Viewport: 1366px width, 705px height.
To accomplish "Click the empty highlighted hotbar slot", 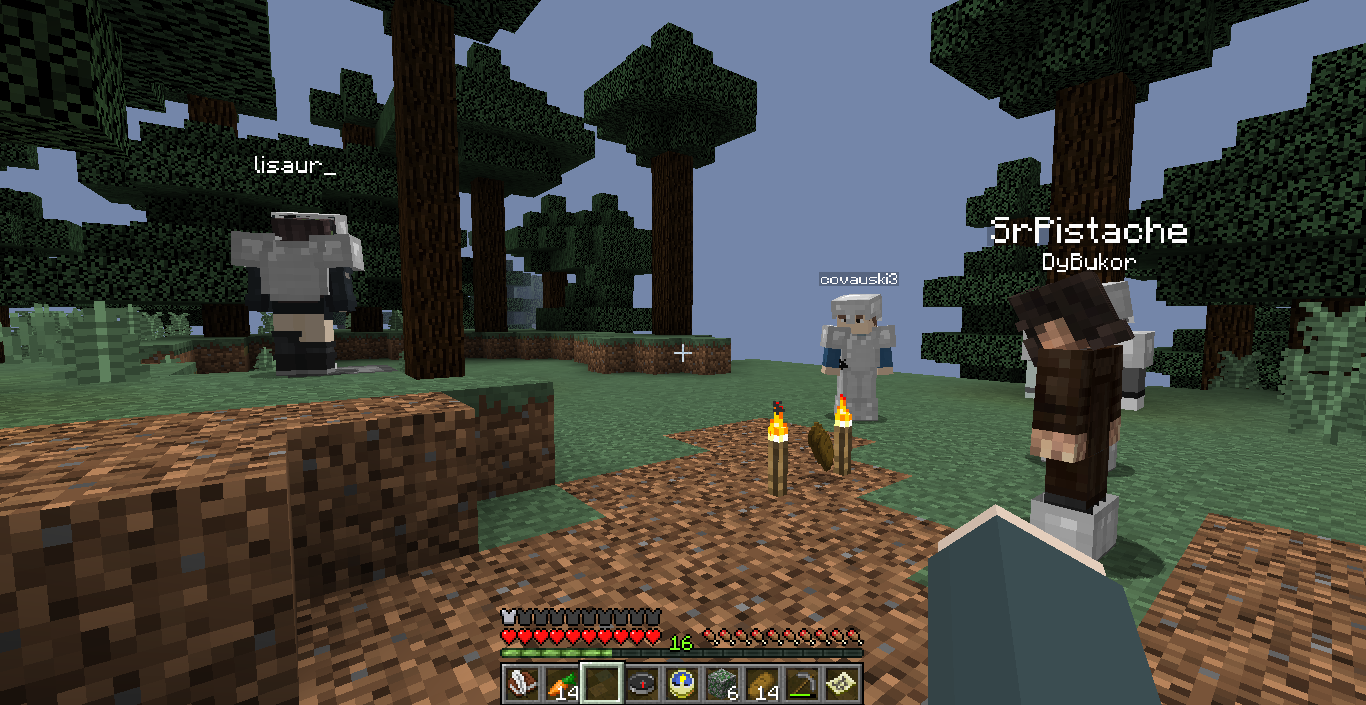I will point(602,684).
